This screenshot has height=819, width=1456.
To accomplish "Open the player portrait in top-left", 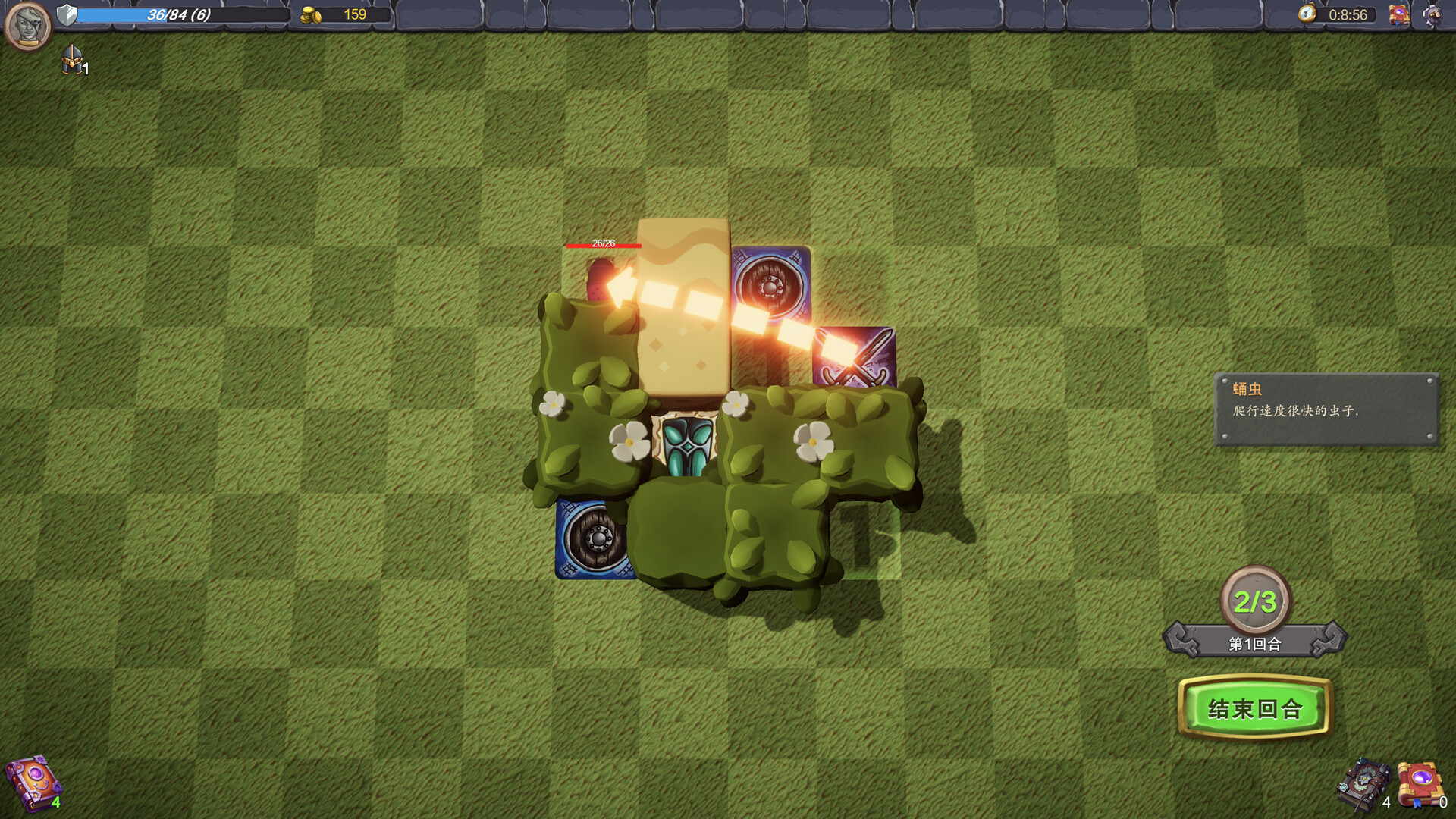I will [27, 27].
